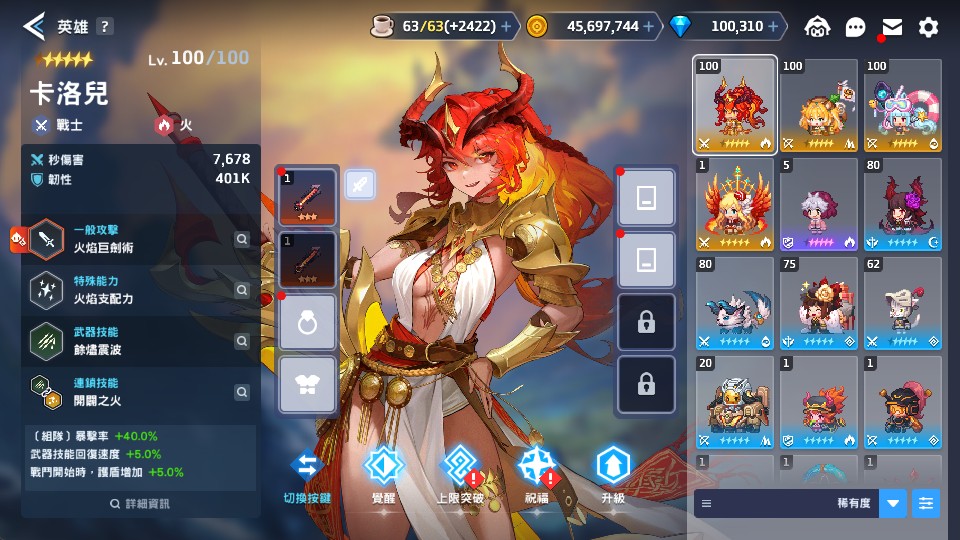Inspect the 火焰支配力 special ability
The width and height of the screenshot is (960, 540).
tap(241, 290)
